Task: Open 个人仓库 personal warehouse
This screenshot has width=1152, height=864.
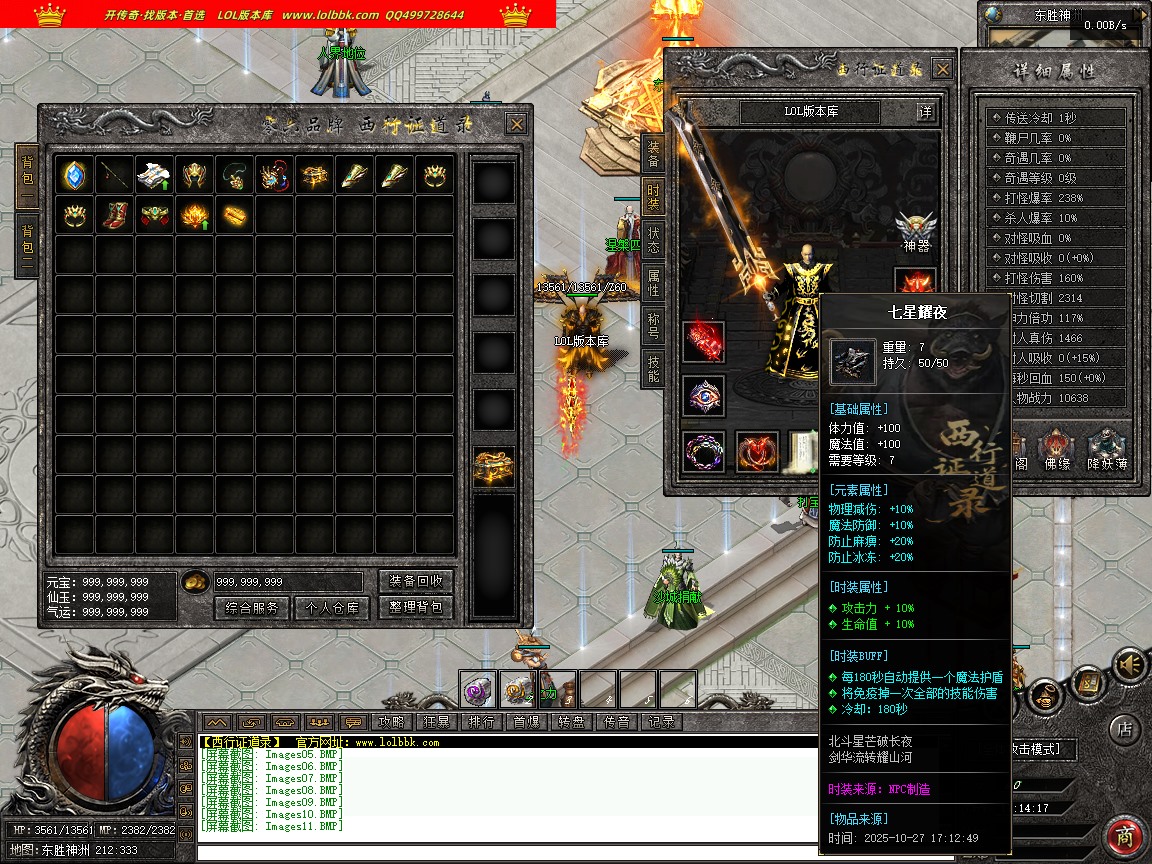Action: click(x=332, y=607)
